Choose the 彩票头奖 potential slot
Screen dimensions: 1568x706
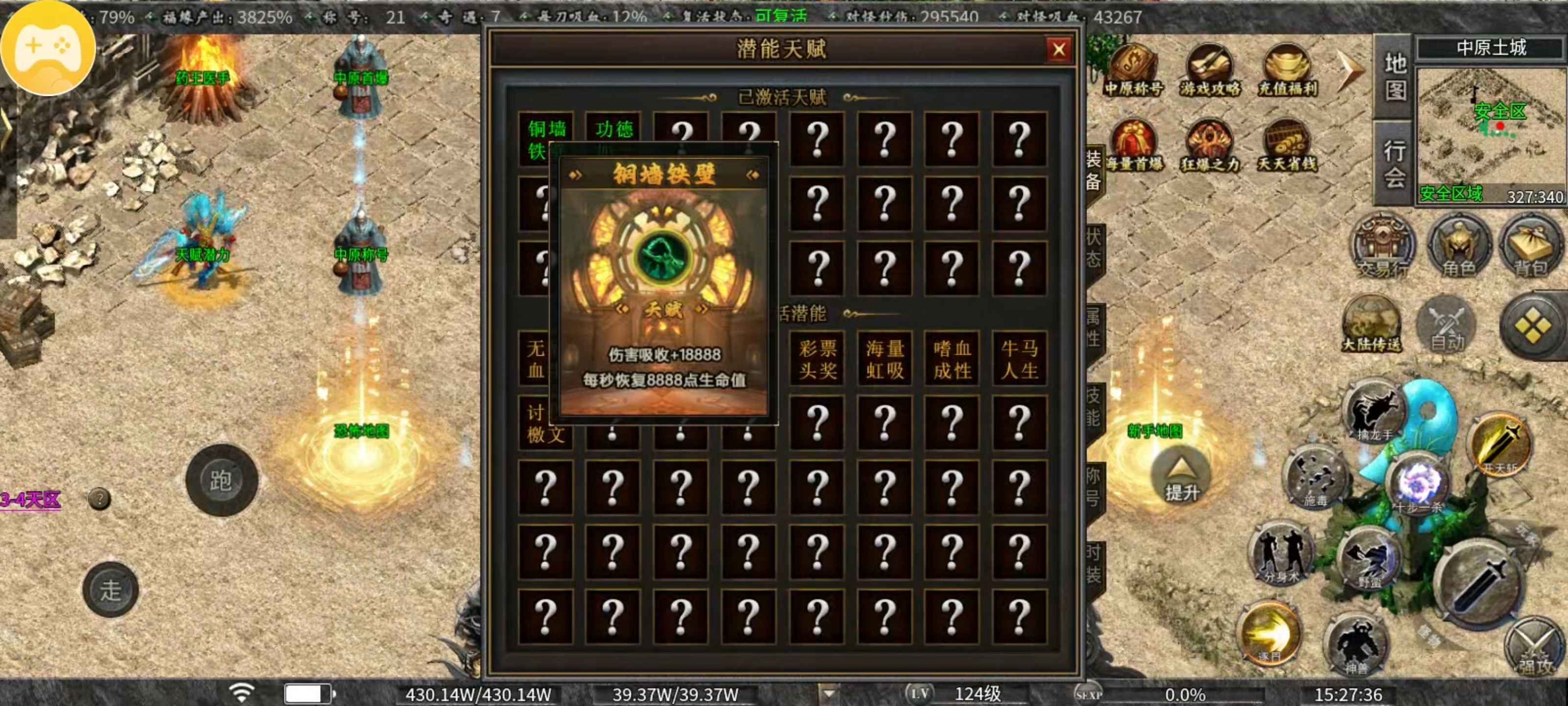pos(817,359)
